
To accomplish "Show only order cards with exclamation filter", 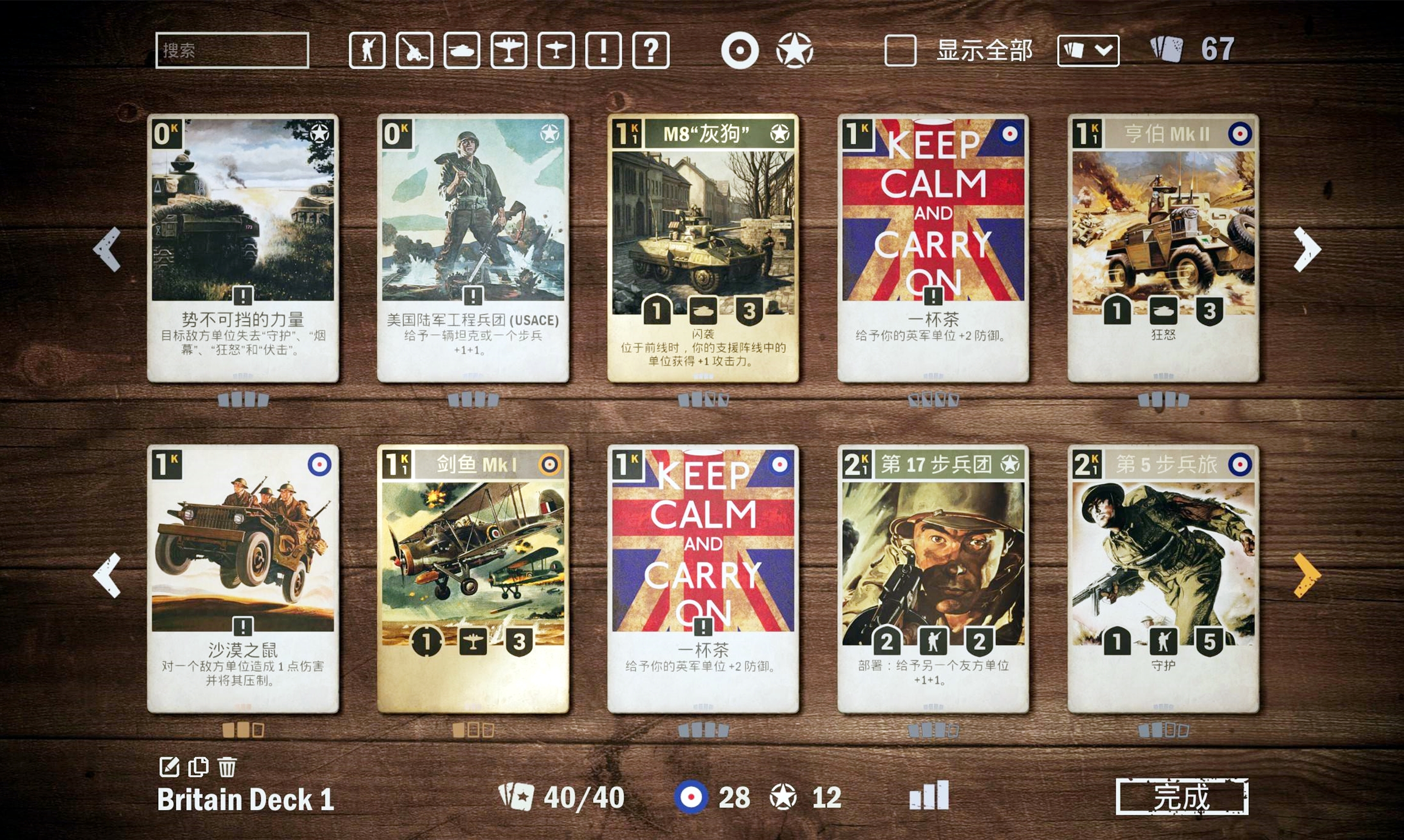I will pos(603,50).
